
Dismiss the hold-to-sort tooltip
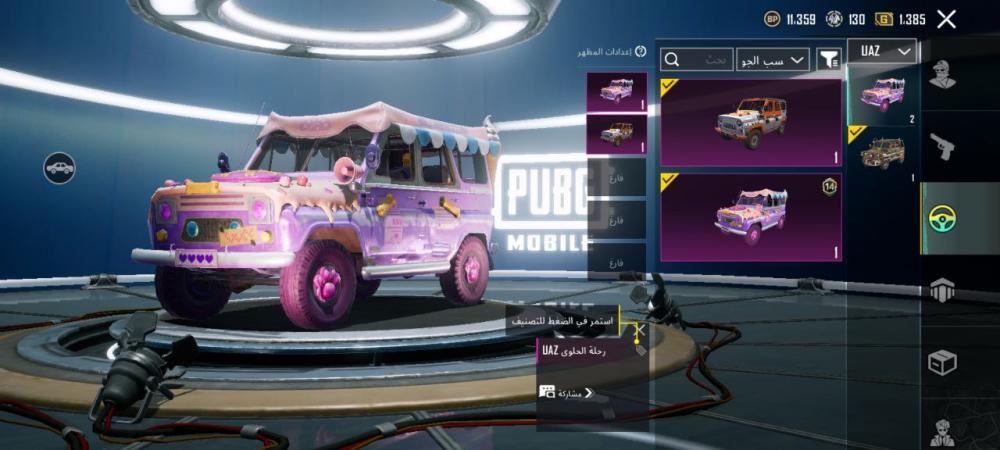point(641,327)
